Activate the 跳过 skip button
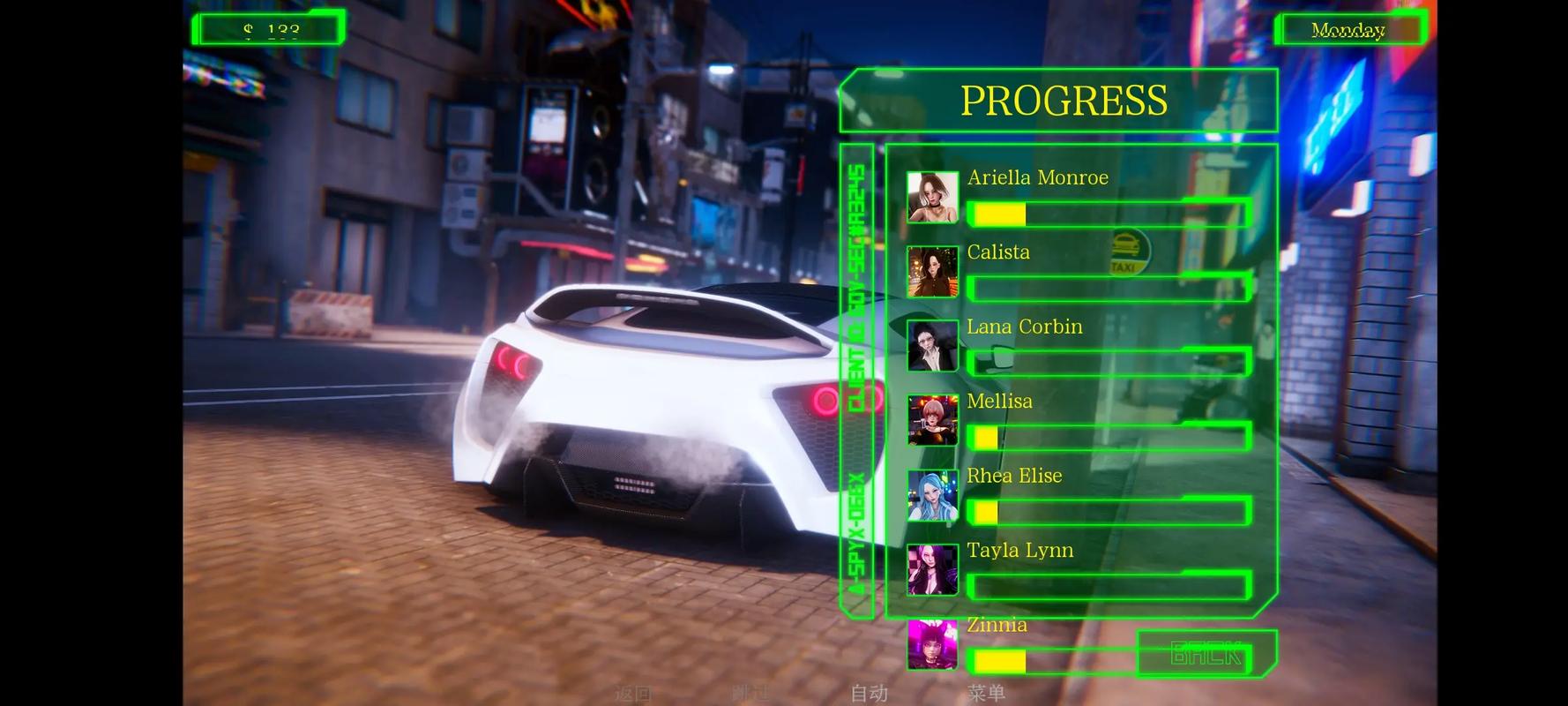This screenshot has height=706, width=1568. 750,694
